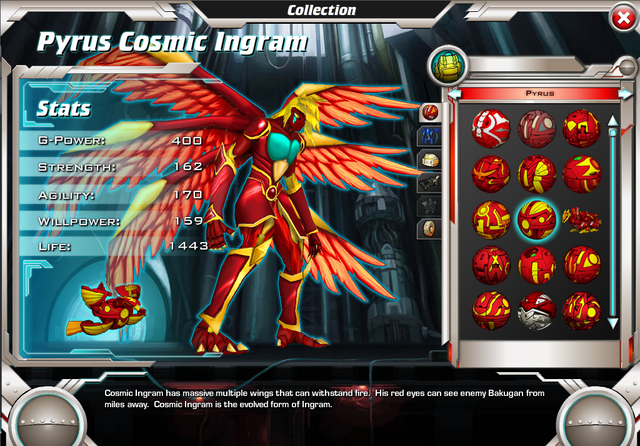Choose the open-form Bakugan in the grid
Viewport: 640px width, 446px height.
point(581,217)
